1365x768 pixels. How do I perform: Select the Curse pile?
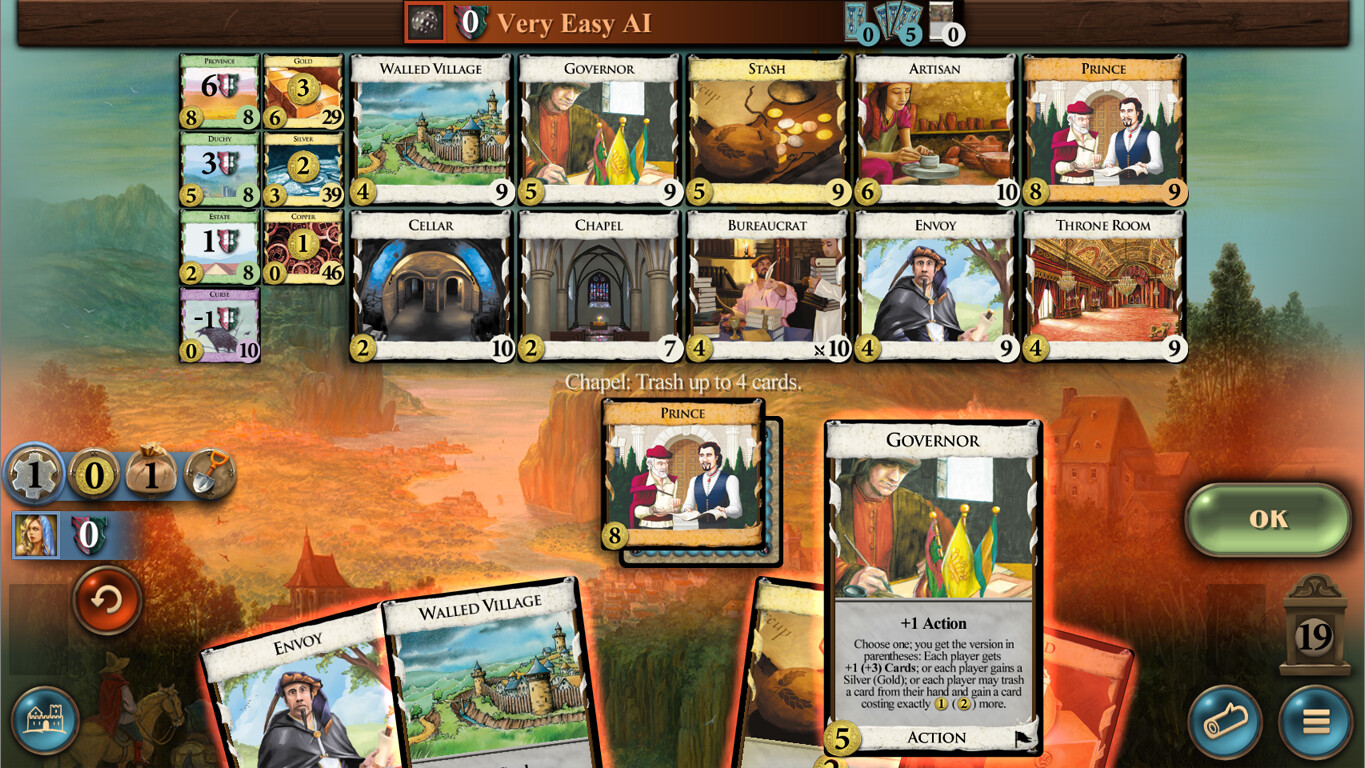point(219,323)
